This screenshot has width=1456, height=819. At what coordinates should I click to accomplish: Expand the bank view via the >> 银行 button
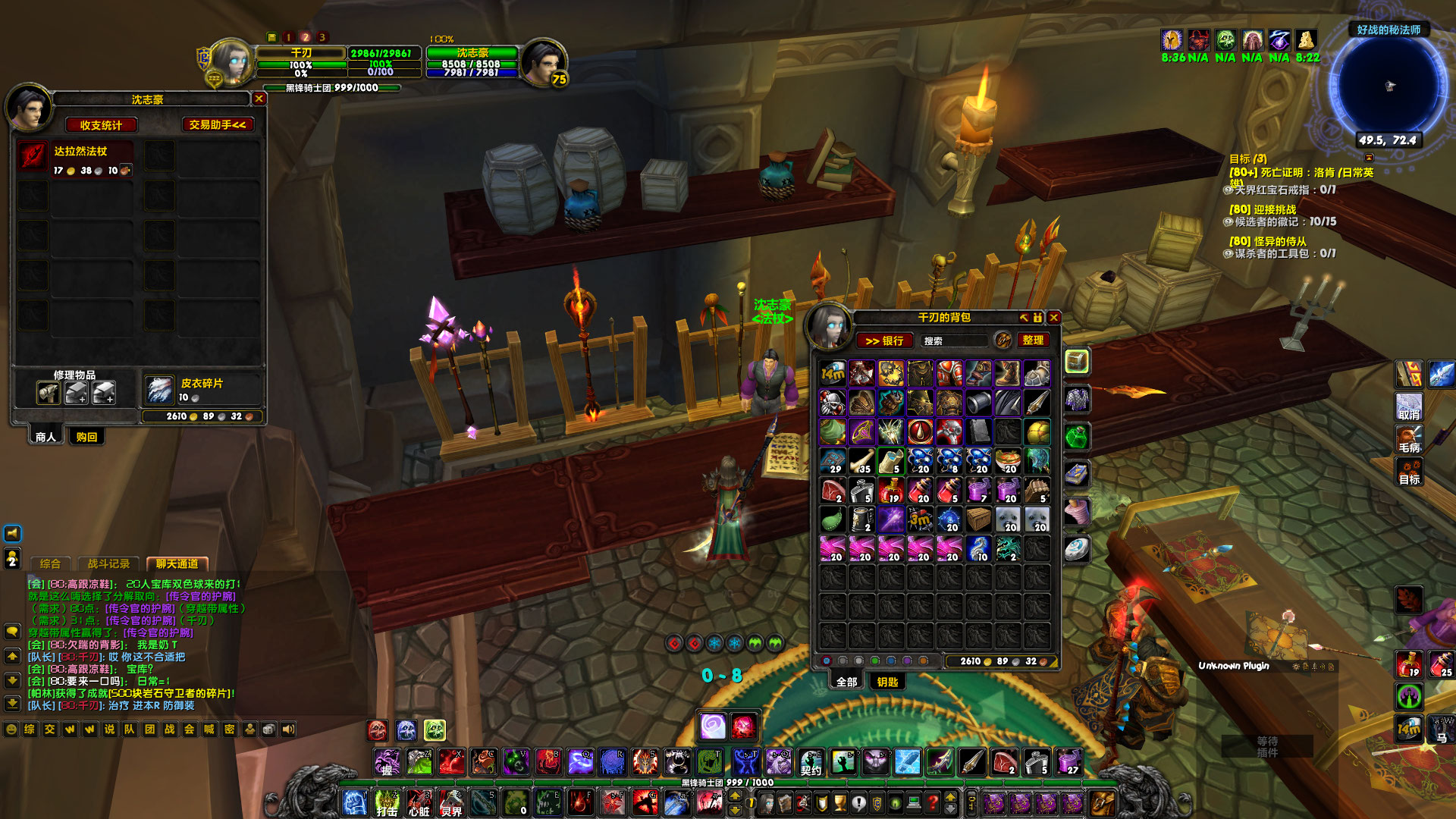[886, 340]
